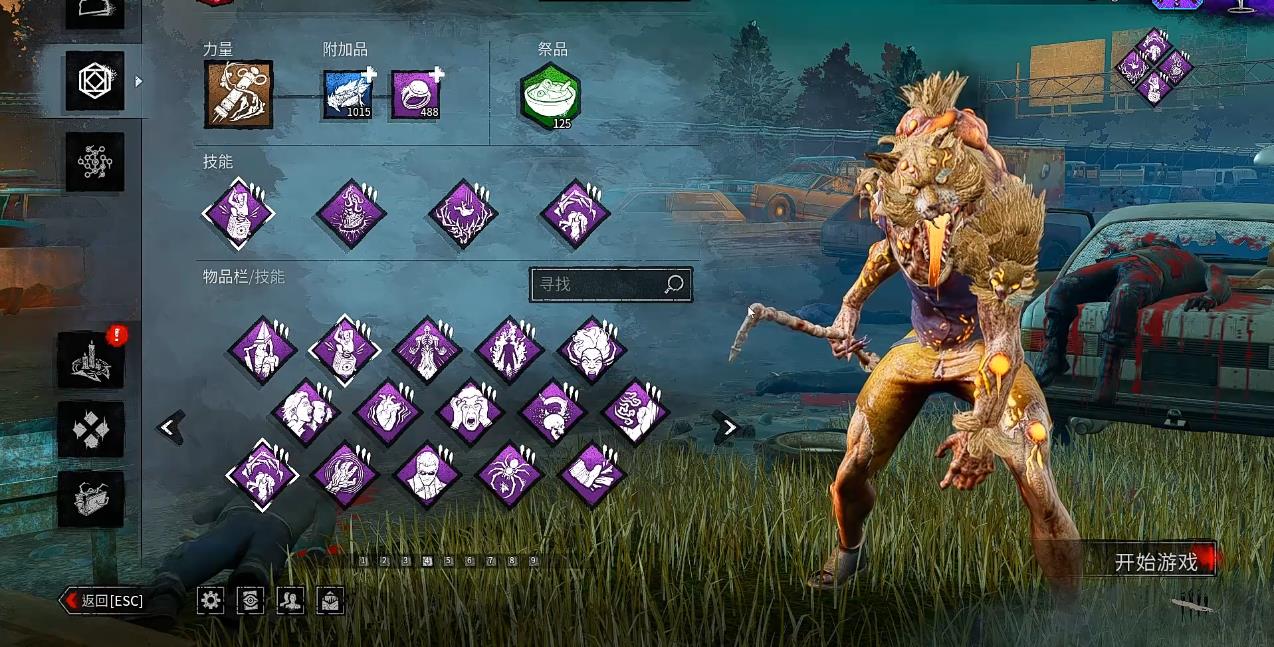Select the orange killer power icon

(x=238, y=94)
